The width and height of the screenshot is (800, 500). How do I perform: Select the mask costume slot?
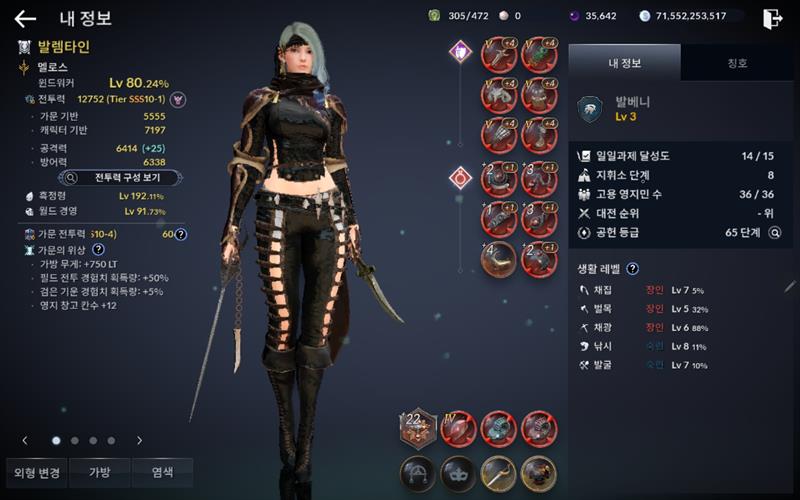457,471
